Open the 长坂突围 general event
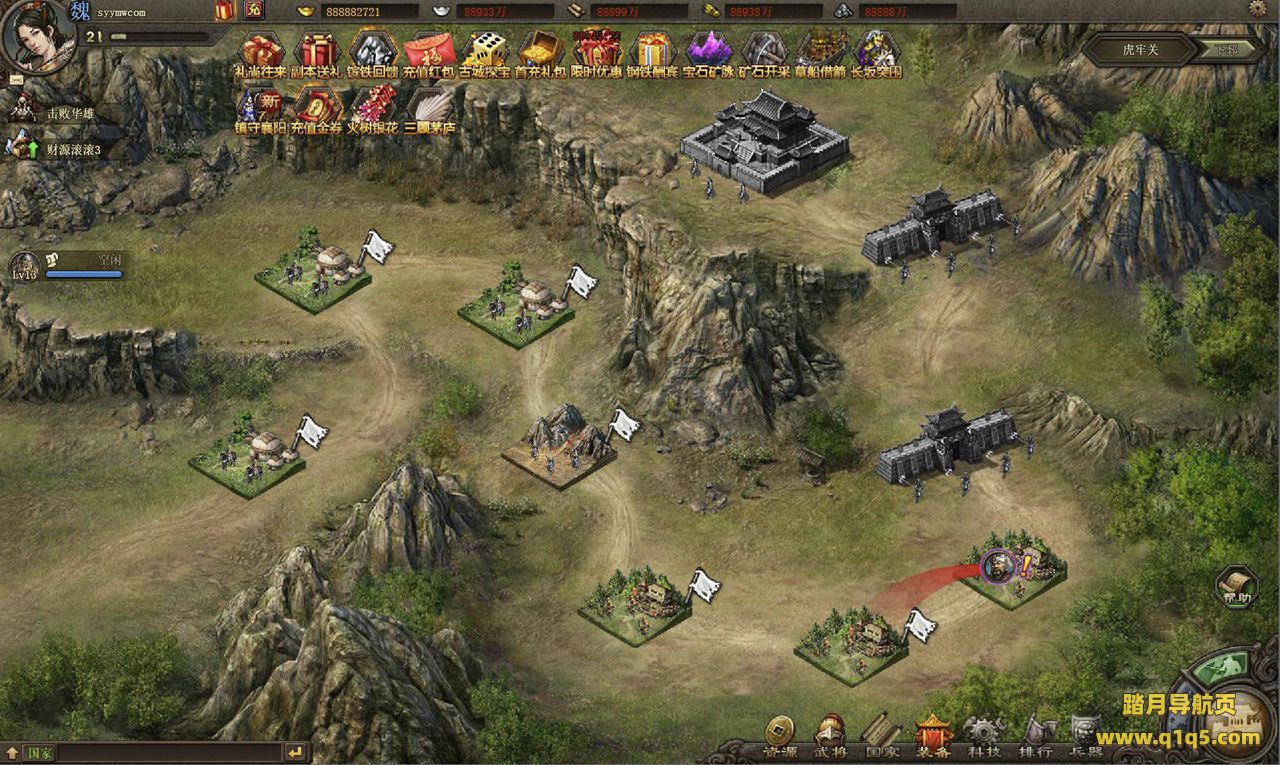The image size is (1280, 765). 877,51
